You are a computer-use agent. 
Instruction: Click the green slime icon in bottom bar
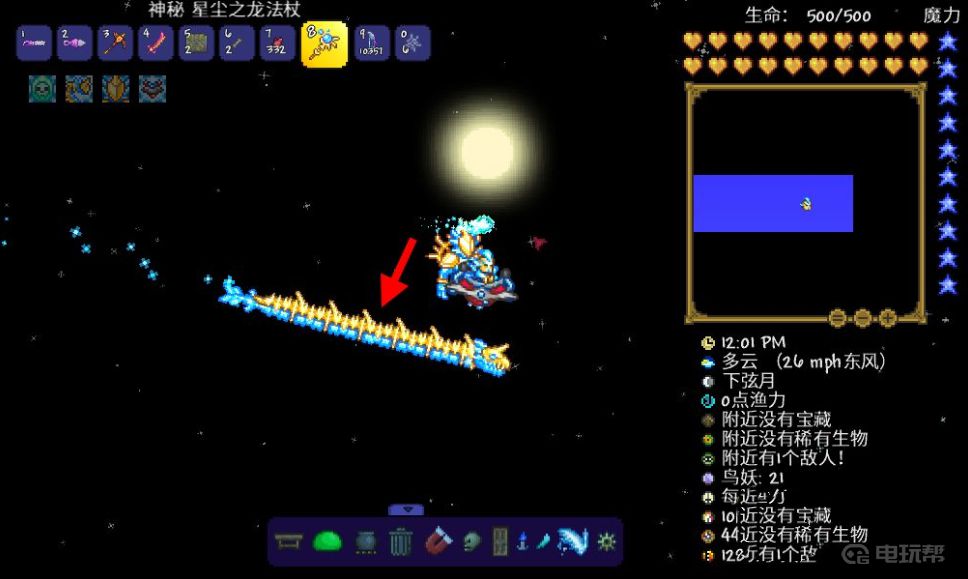(x=328, y=542)
